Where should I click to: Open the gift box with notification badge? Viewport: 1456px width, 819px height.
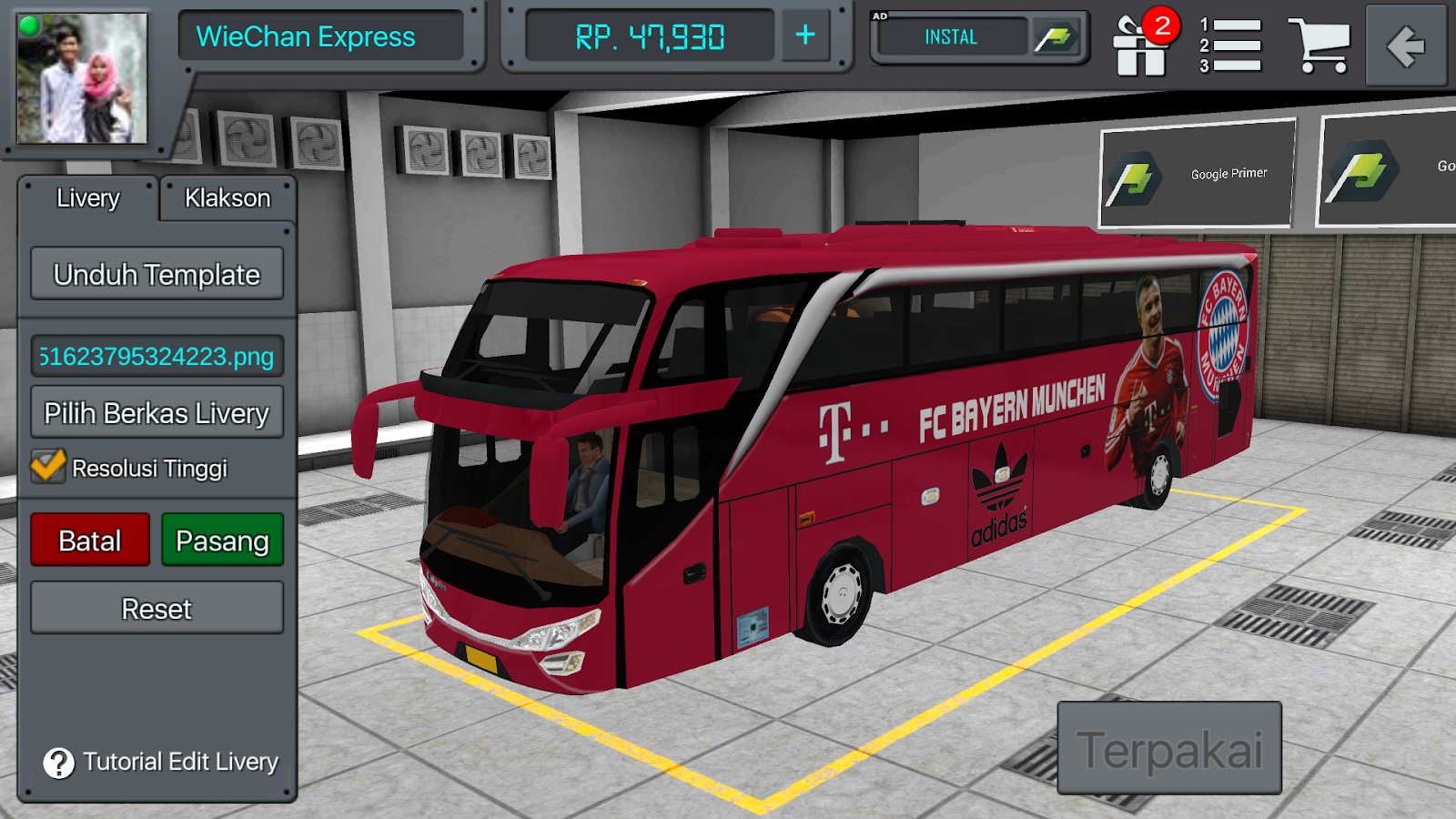[x=1141, y=45]
